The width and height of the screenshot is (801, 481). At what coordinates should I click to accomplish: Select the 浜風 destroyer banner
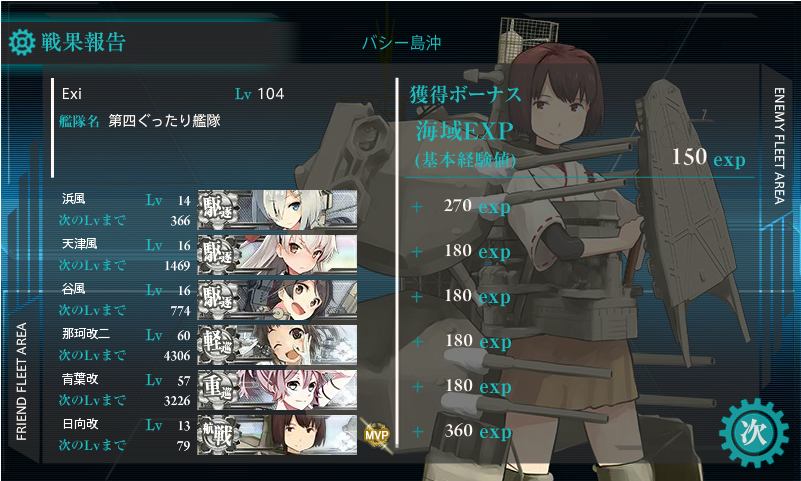pos(278,208)
